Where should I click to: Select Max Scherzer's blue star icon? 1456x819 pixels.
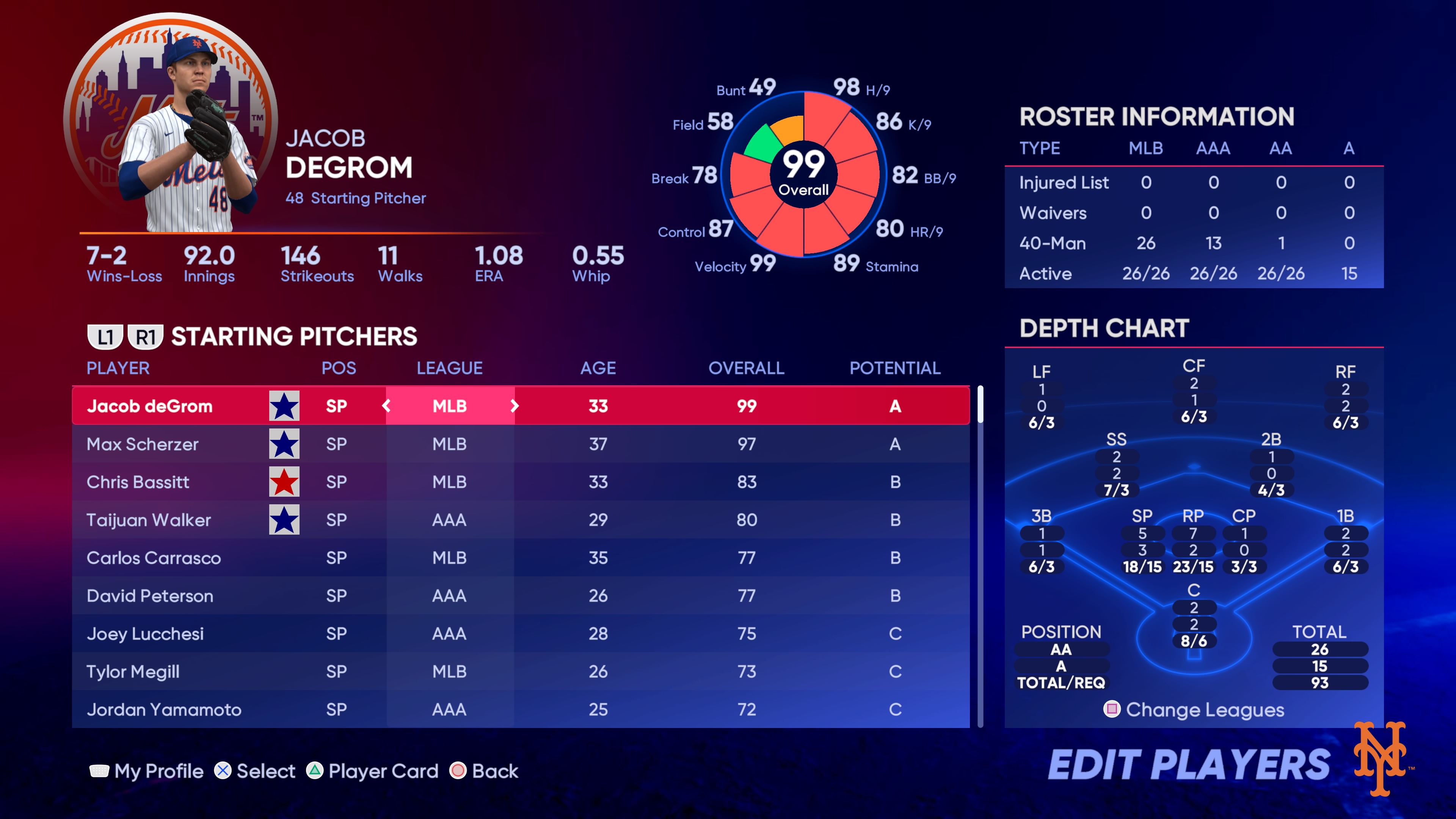[x=284, y=444]
